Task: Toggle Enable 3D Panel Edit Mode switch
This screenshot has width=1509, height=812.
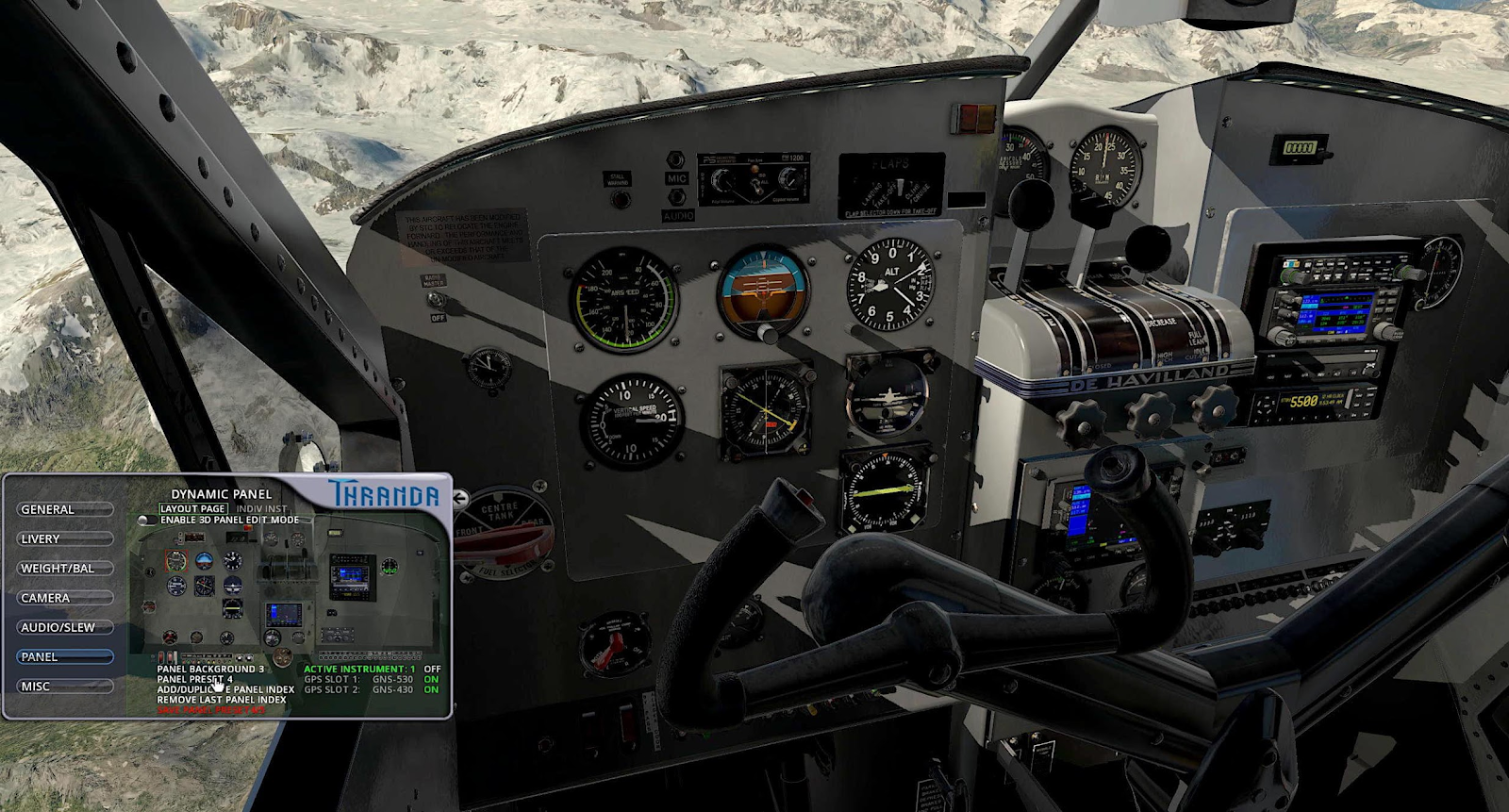Action: tap(147, 520)
